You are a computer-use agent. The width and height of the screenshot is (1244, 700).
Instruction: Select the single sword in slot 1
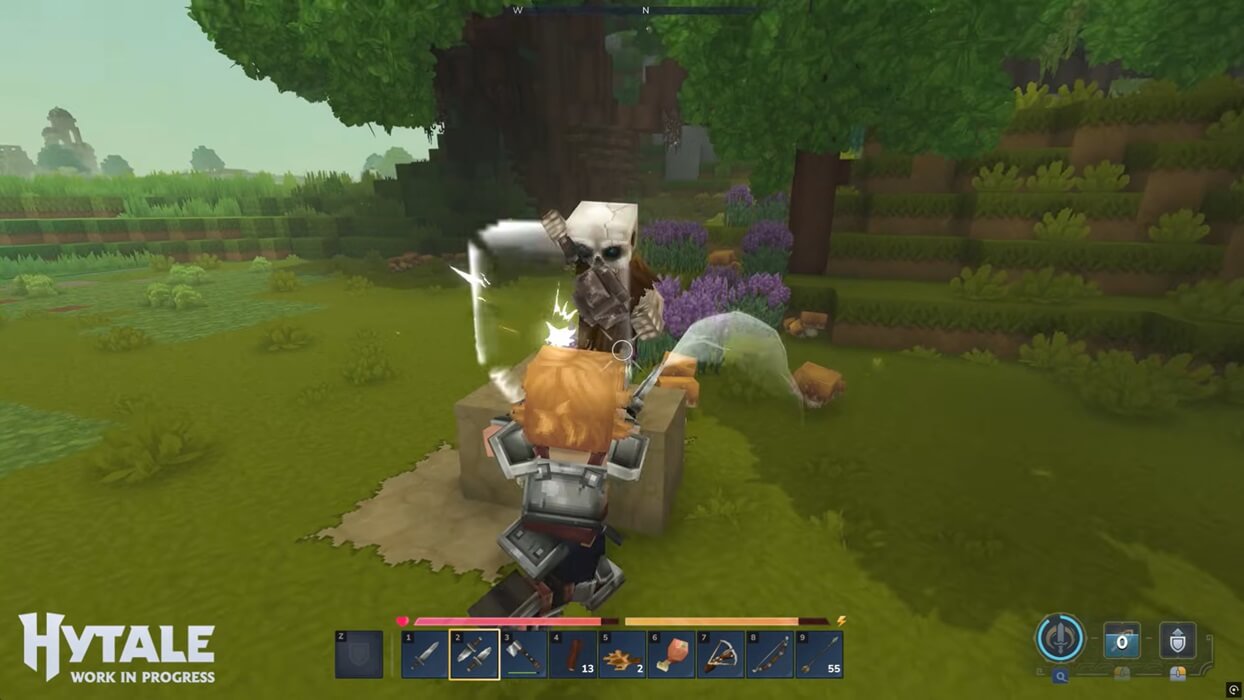point(426,655)
